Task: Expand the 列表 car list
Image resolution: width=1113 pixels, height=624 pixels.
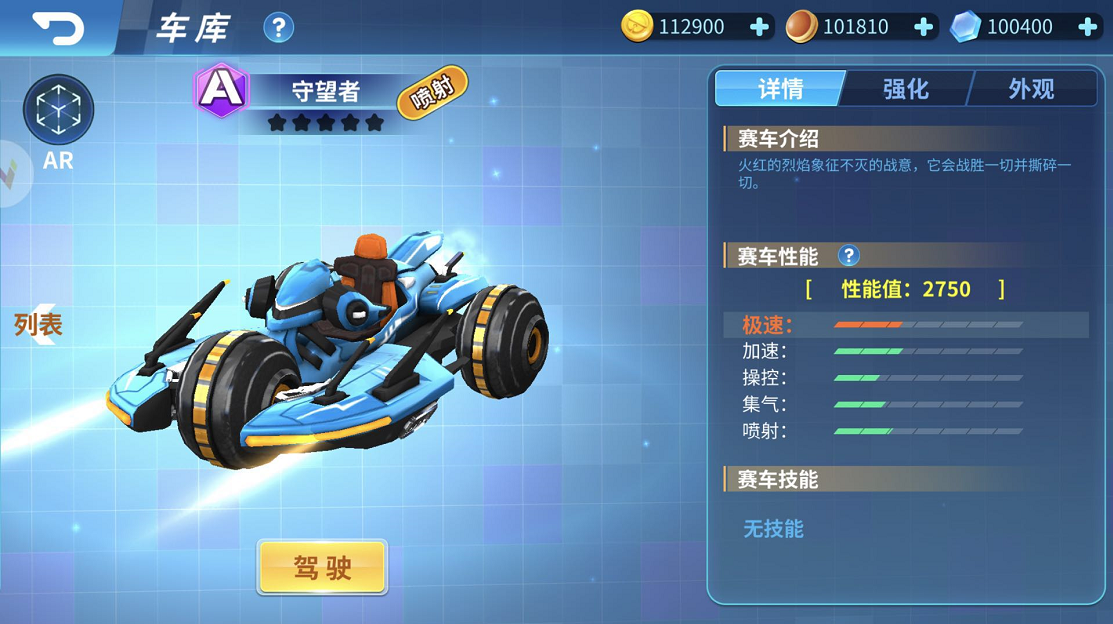Action: click(x=38, y=324)
